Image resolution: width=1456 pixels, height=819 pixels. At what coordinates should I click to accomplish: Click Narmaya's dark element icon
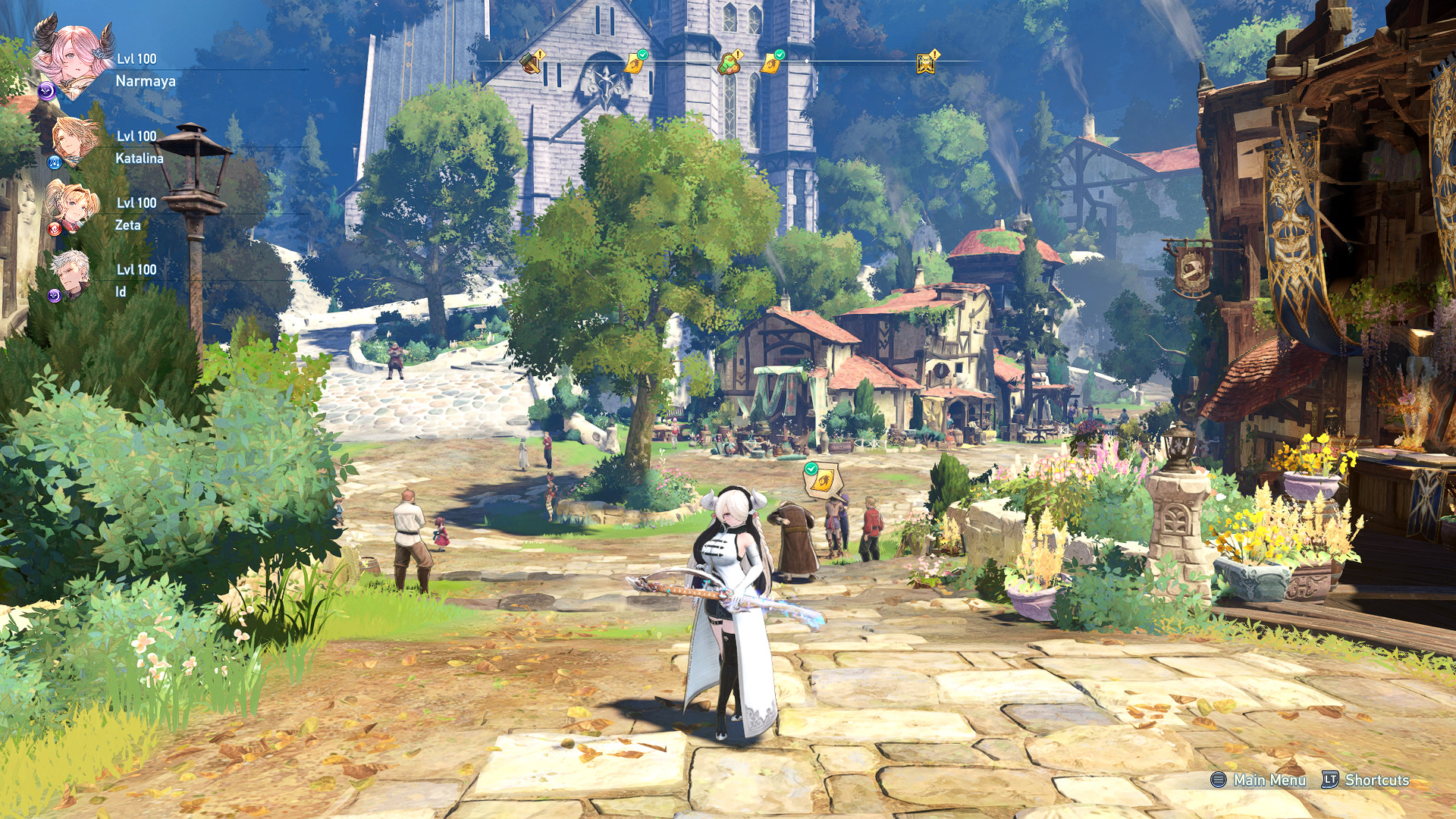tap(47, 91)
